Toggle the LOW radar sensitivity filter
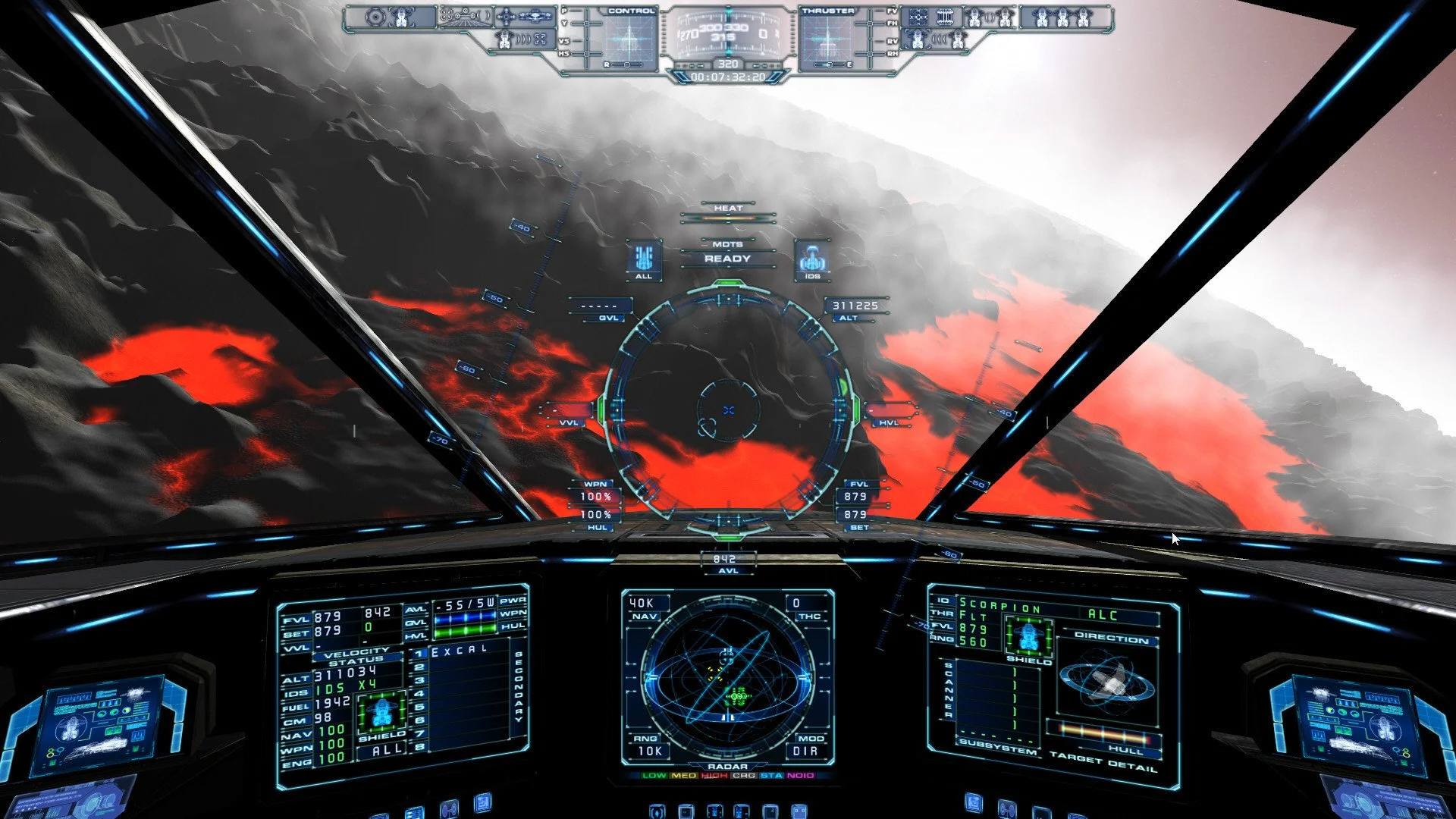Viewport: 1456px width, 819px height. (654, 776)
